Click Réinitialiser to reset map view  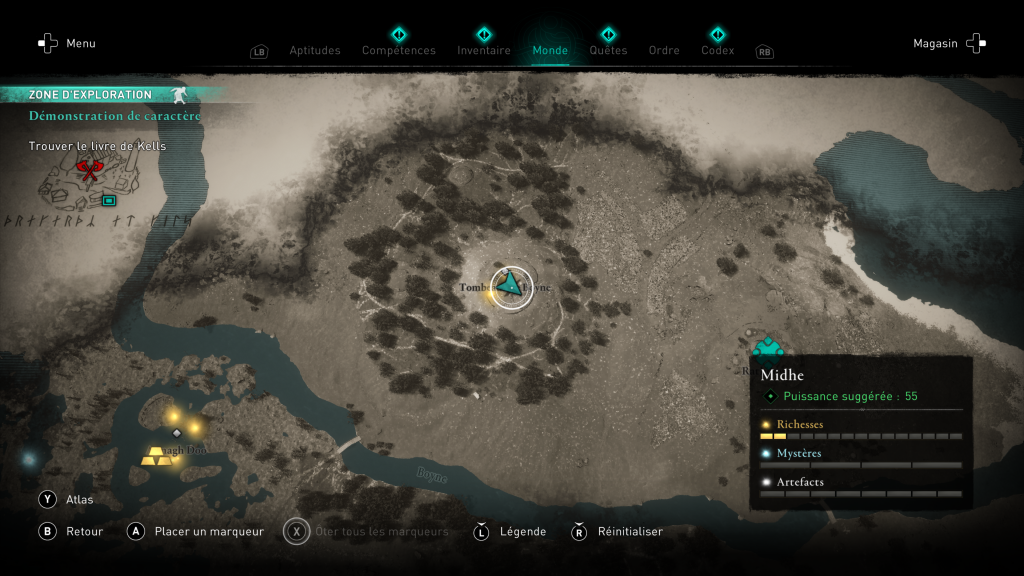[x=618, y=531]
